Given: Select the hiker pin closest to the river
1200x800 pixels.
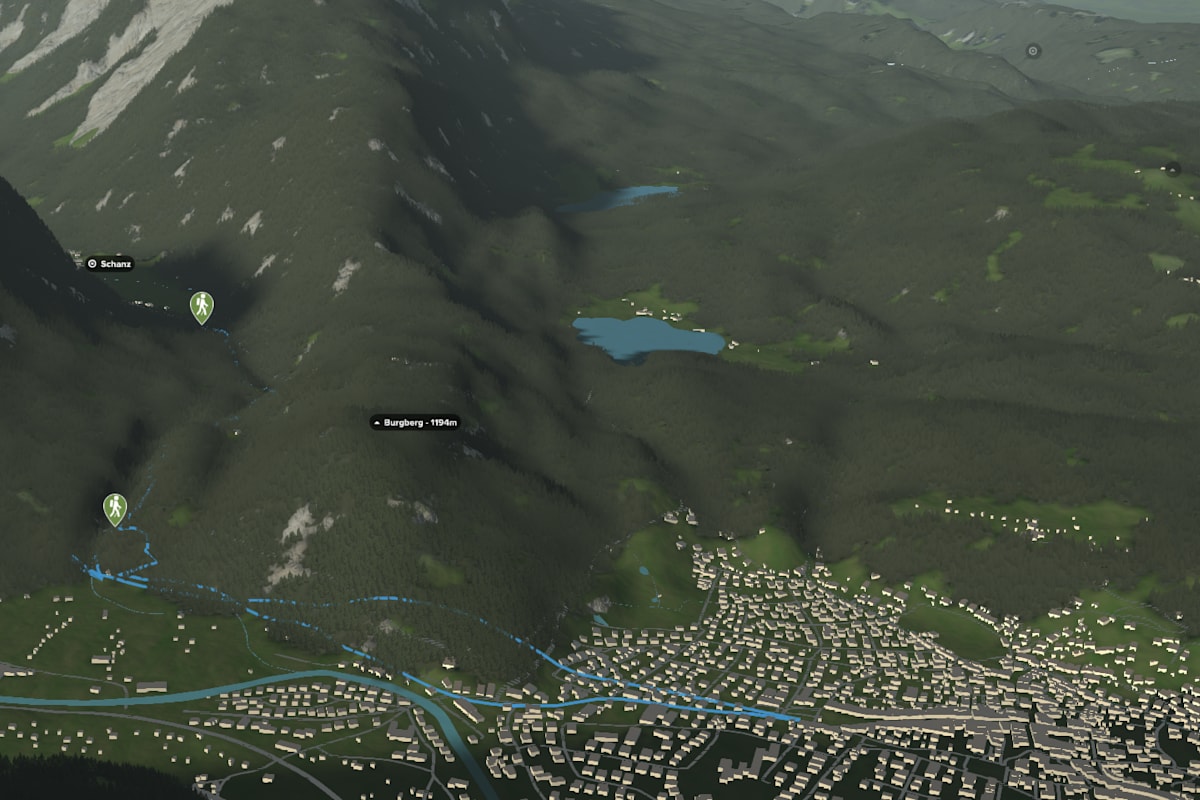Looking at the screenshot, I should tap(115, 508).
